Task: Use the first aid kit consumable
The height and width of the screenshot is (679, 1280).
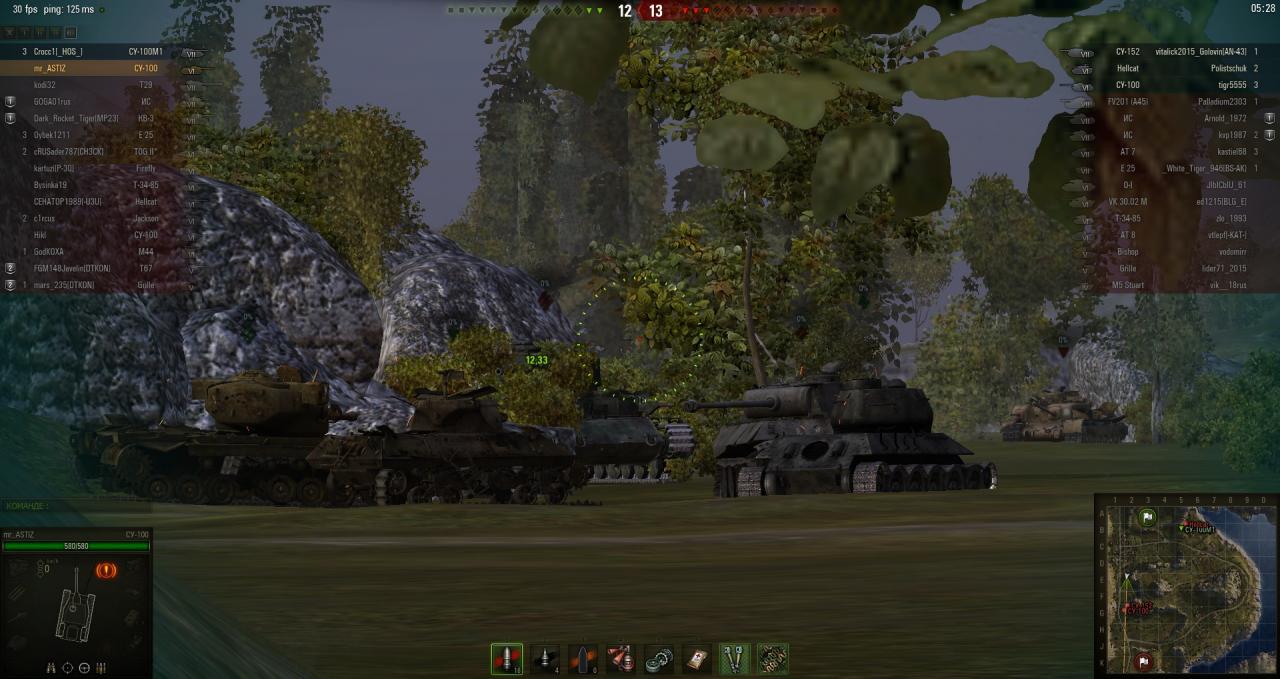Action: 697,659
